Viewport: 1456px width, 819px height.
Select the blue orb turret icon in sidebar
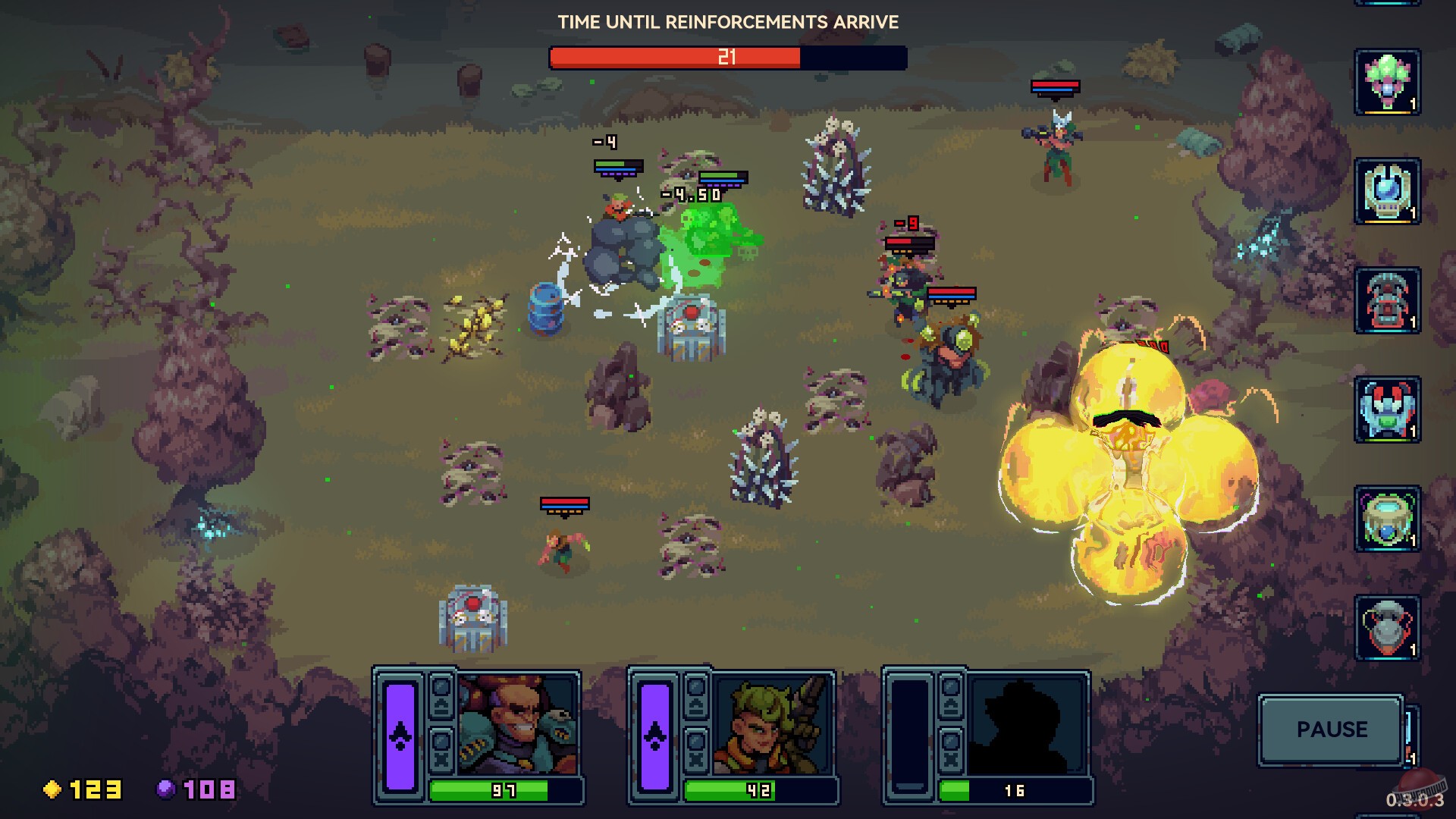[x=1388, y=191]
